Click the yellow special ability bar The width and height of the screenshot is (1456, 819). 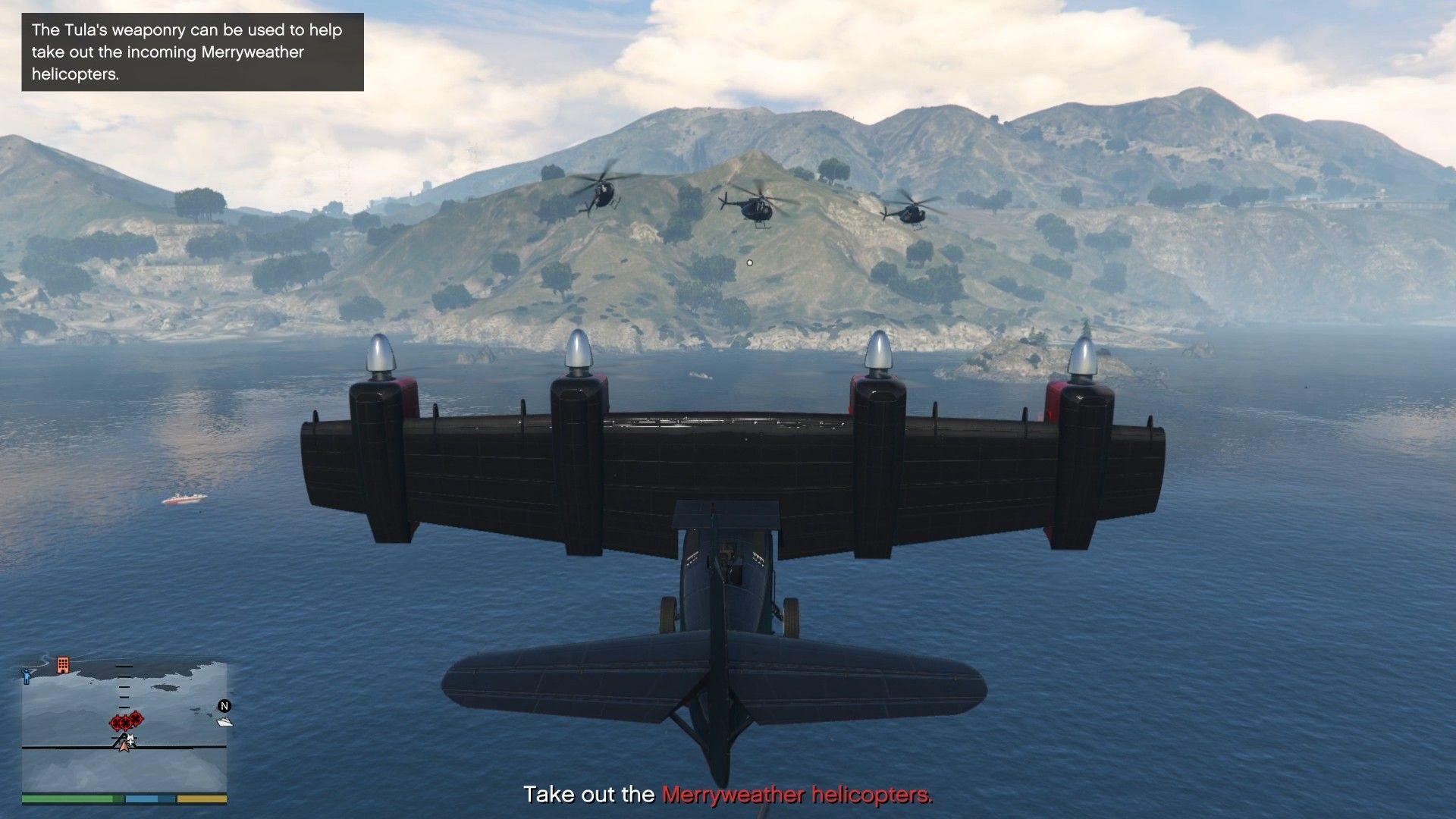point(202,799)
